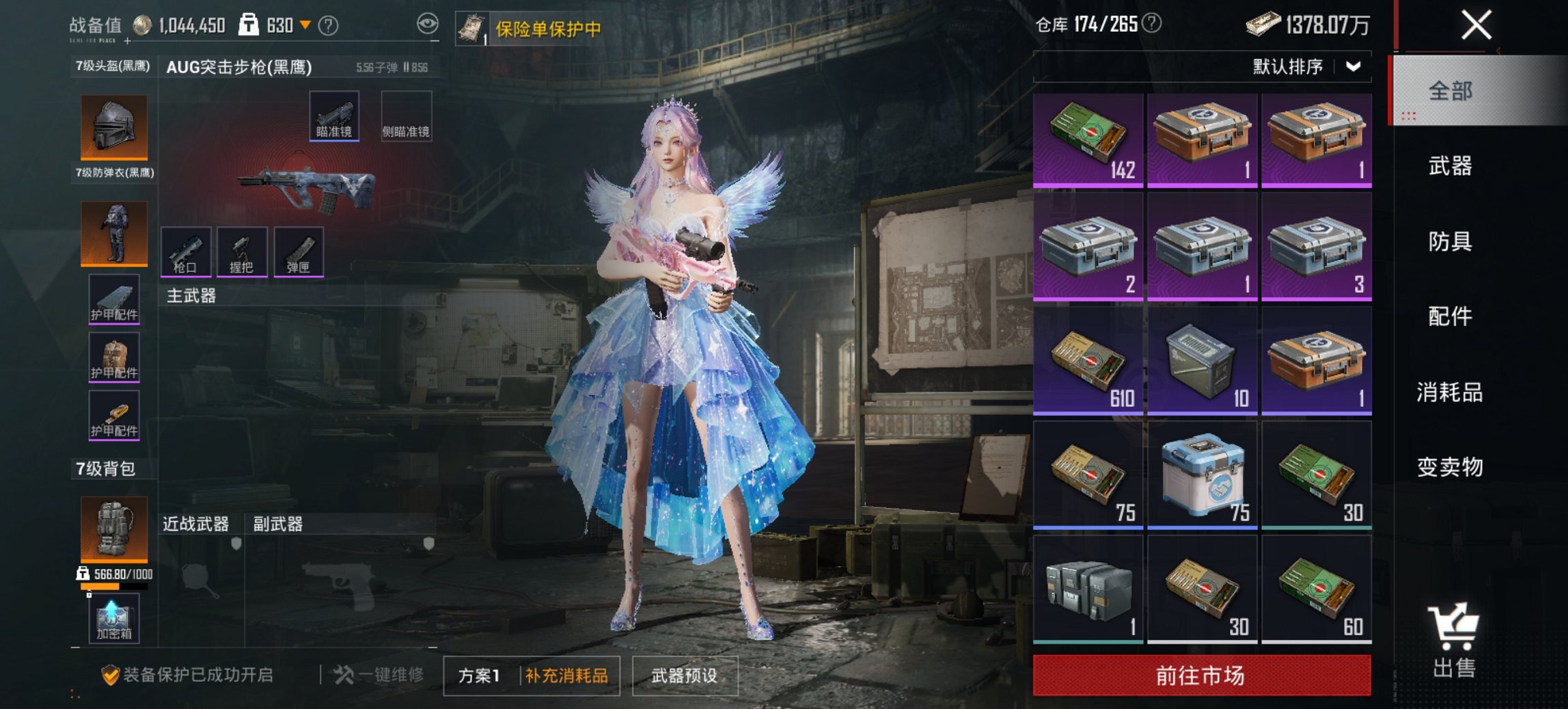Select the 瞄准镜 scope attachment slot
Image resolution: width=1568 pixels, height=709 pixels.
(335, 116)
